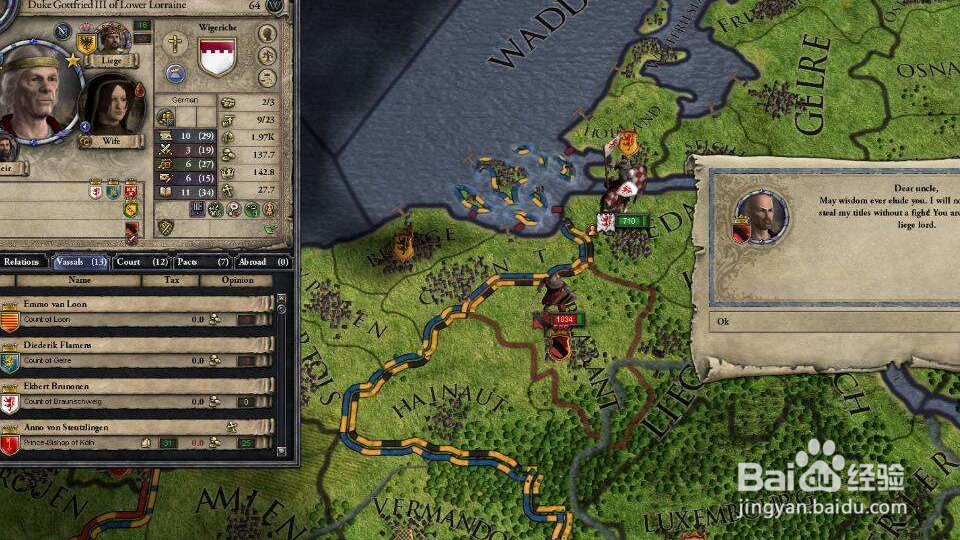
Task: Click the golden cross religion icon
Action: pyautogui.click(x=174, y=43)
